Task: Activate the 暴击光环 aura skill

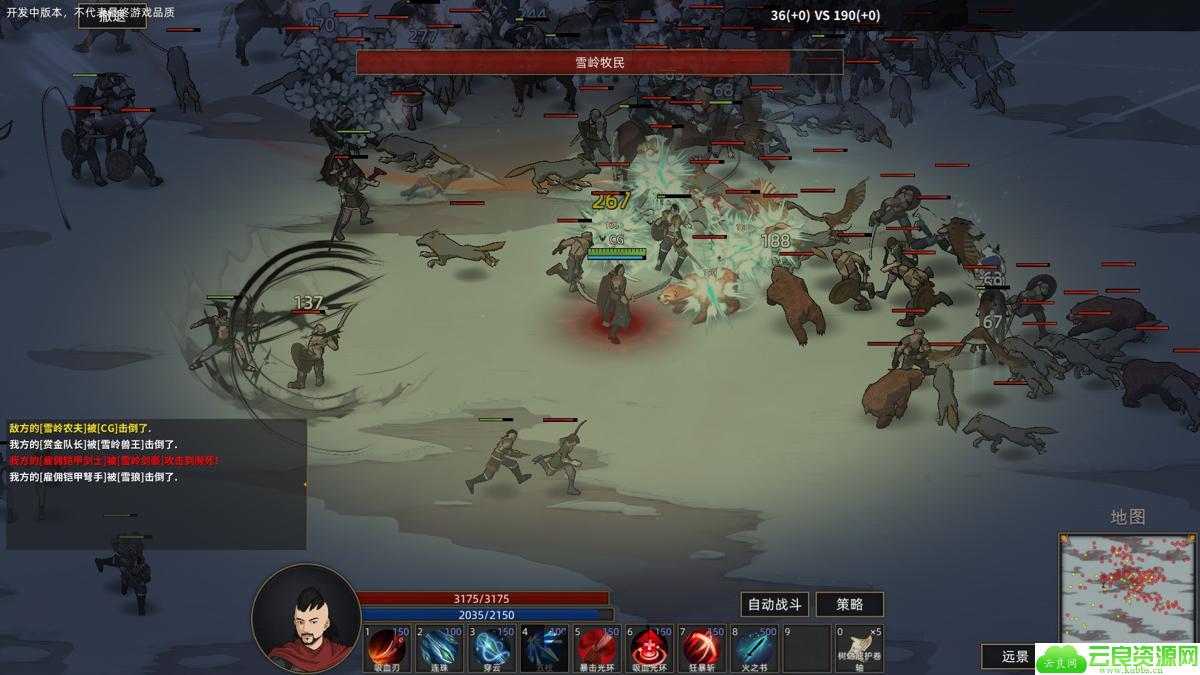Action: pos(596,648)
